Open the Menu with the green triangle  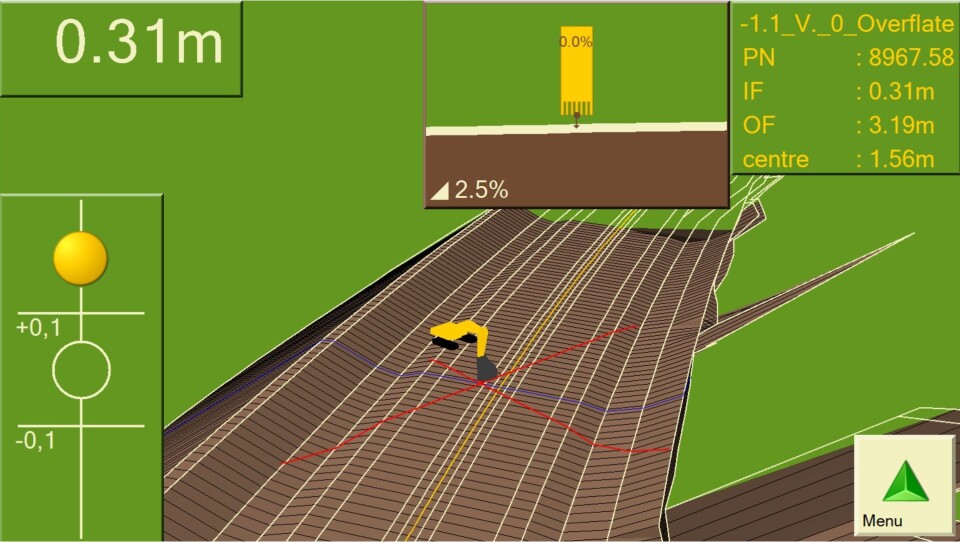903,485
